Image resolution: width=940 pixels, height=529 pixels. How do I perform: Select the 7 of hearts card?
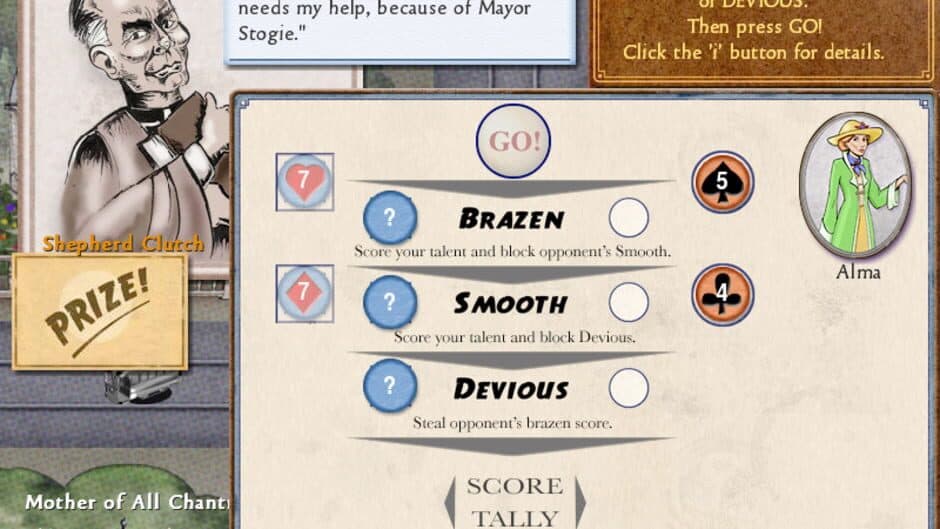click(304, 181)
